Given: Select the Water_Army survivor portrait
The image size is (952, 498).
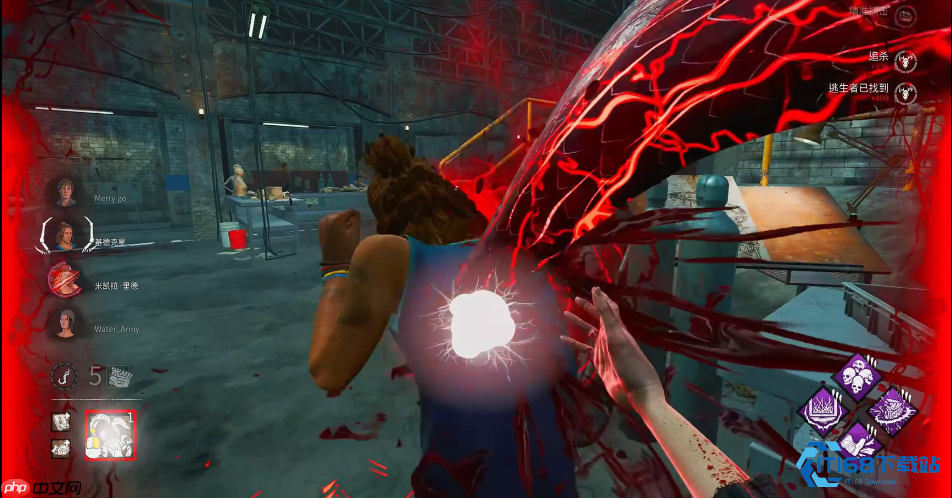Looking at the screenshot, I should coord(65,322).
